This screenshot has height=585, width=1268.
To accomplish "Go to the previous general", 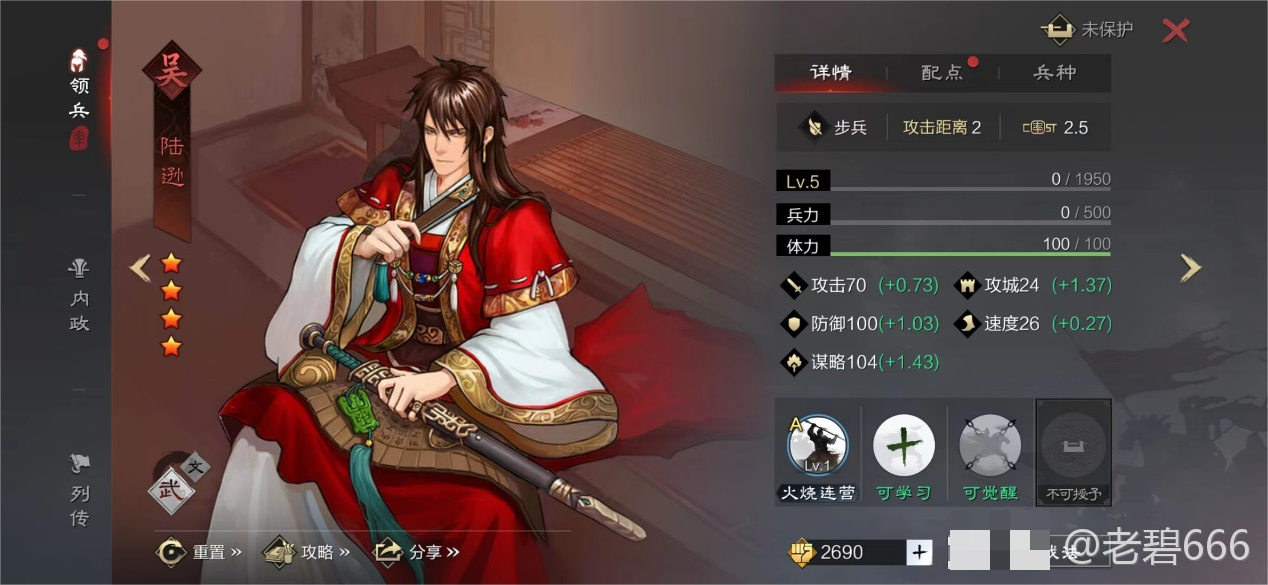I will tap(141, 267).
